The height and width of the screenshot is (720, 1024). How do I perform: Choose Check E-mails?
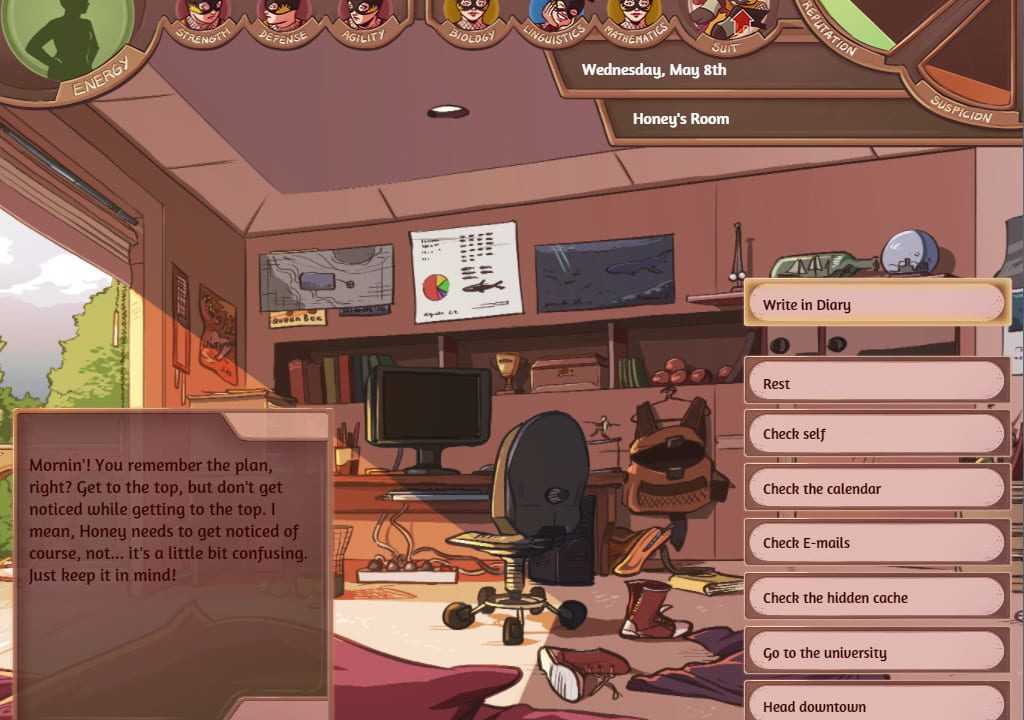click(875, 543)
